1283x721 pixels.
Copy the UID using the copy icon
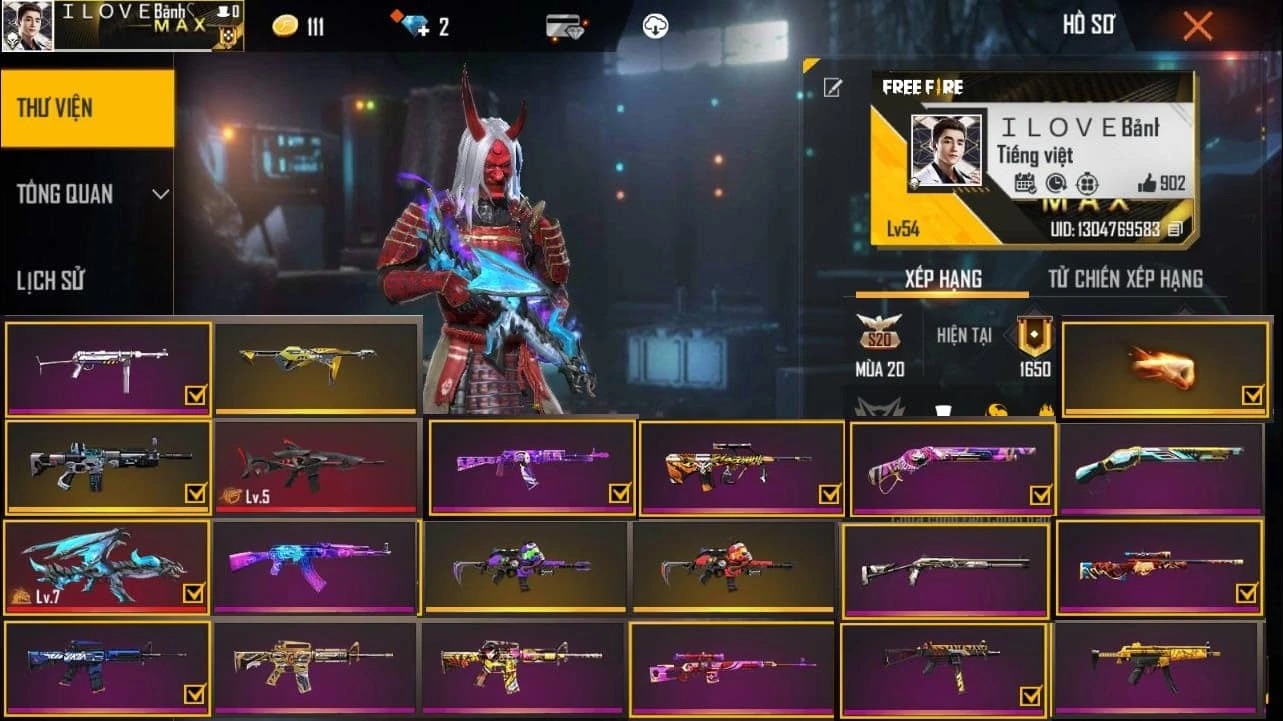point(1173,231)
